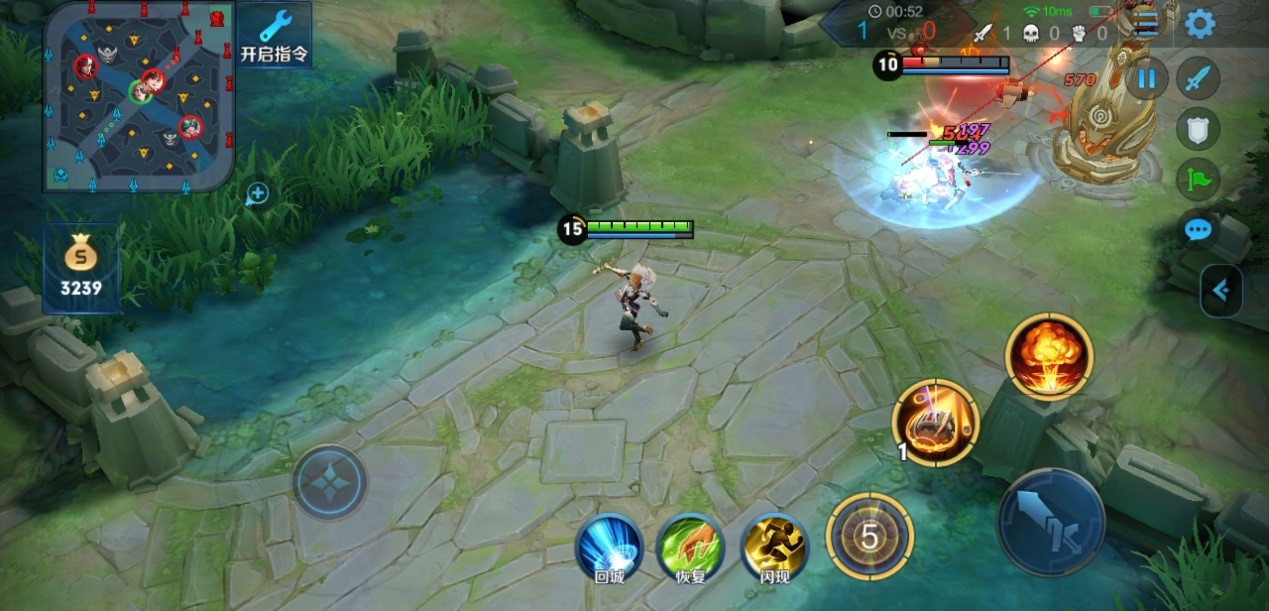
Task: Open the gear settings menu
Action: click(x=1200, y=24)
